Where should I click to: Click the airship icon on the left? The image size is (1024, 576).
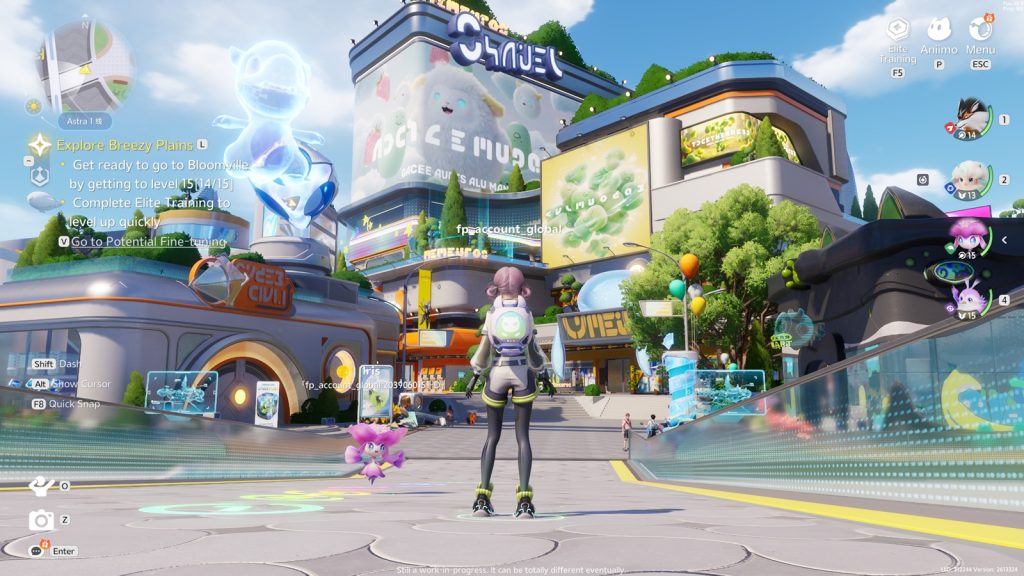(x=41, y=201)
